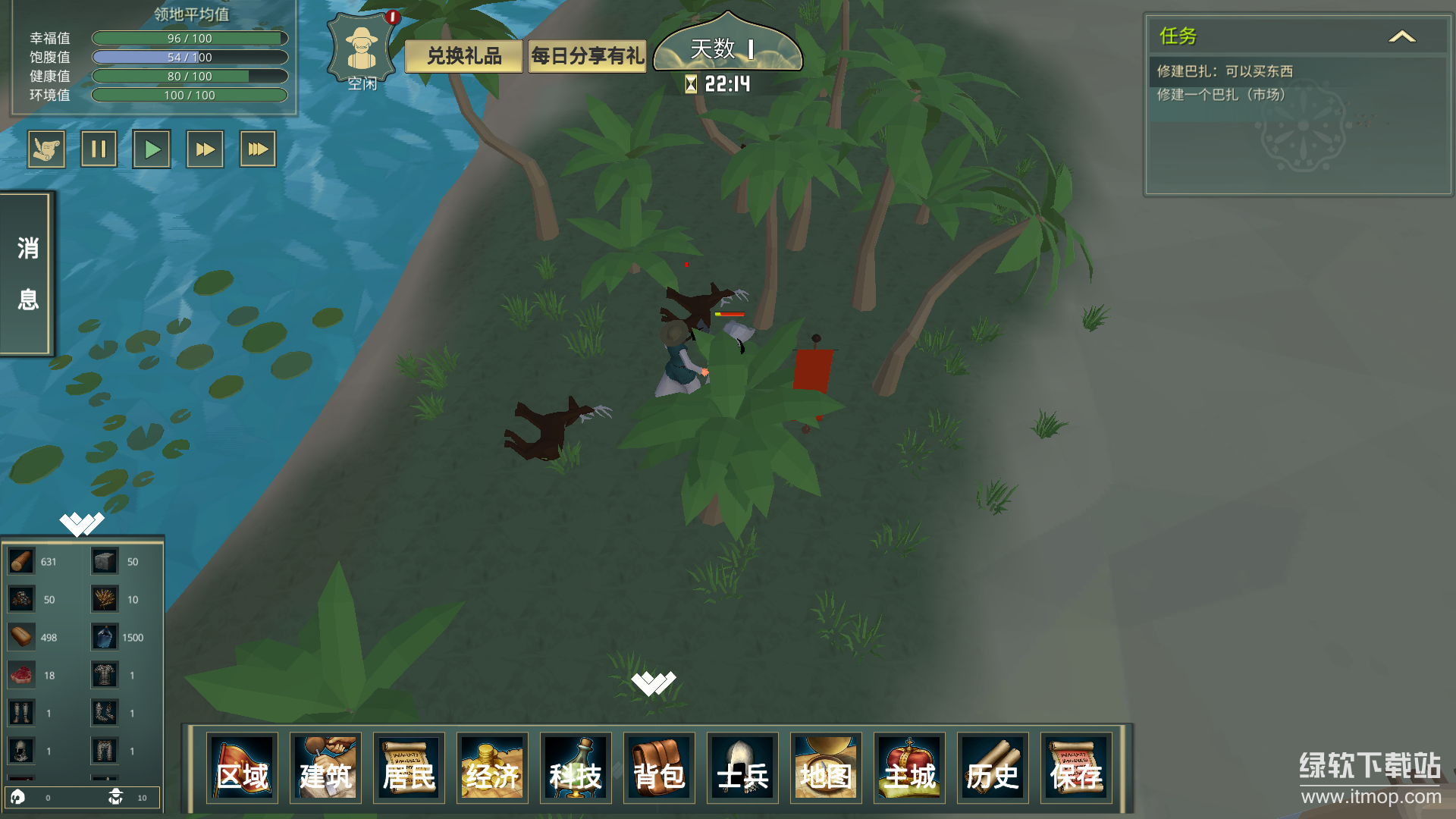The width and height of the screenshot is (1456, 819).
Task: View the 历史 history log
Action: coord(993,767)
